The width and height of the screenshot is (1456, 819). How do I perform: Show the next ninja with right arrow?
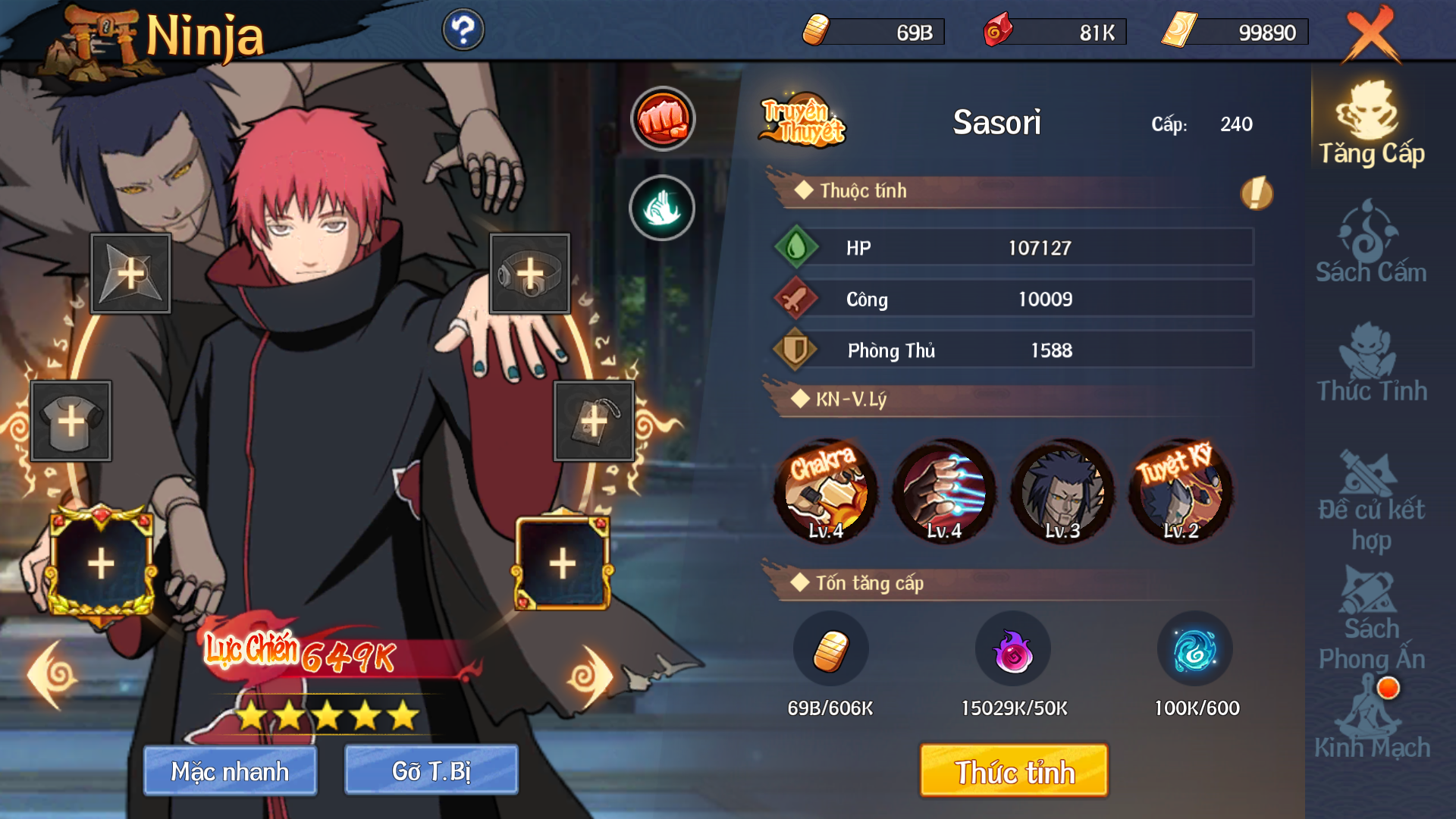[590, 676]
